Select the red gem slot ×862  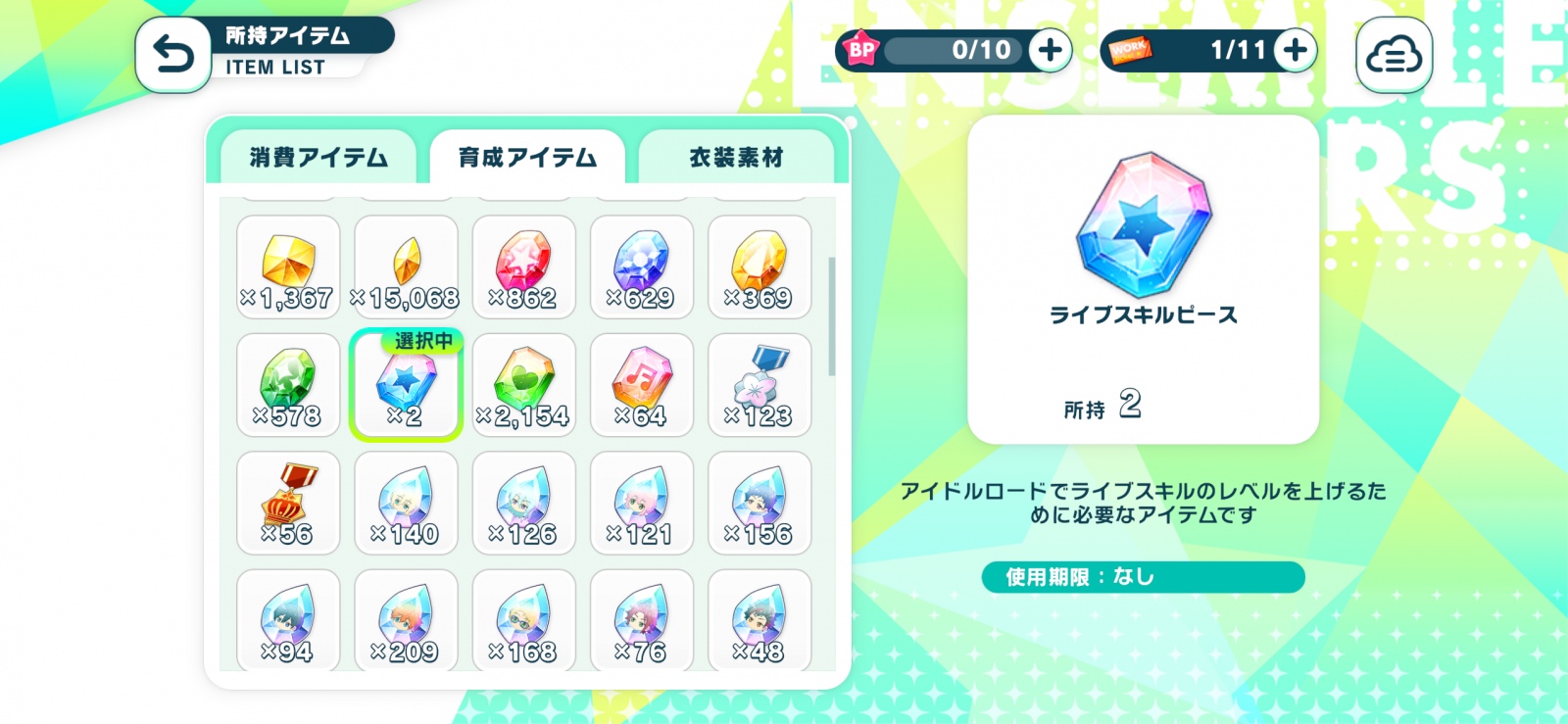click(x=523, y=267)
